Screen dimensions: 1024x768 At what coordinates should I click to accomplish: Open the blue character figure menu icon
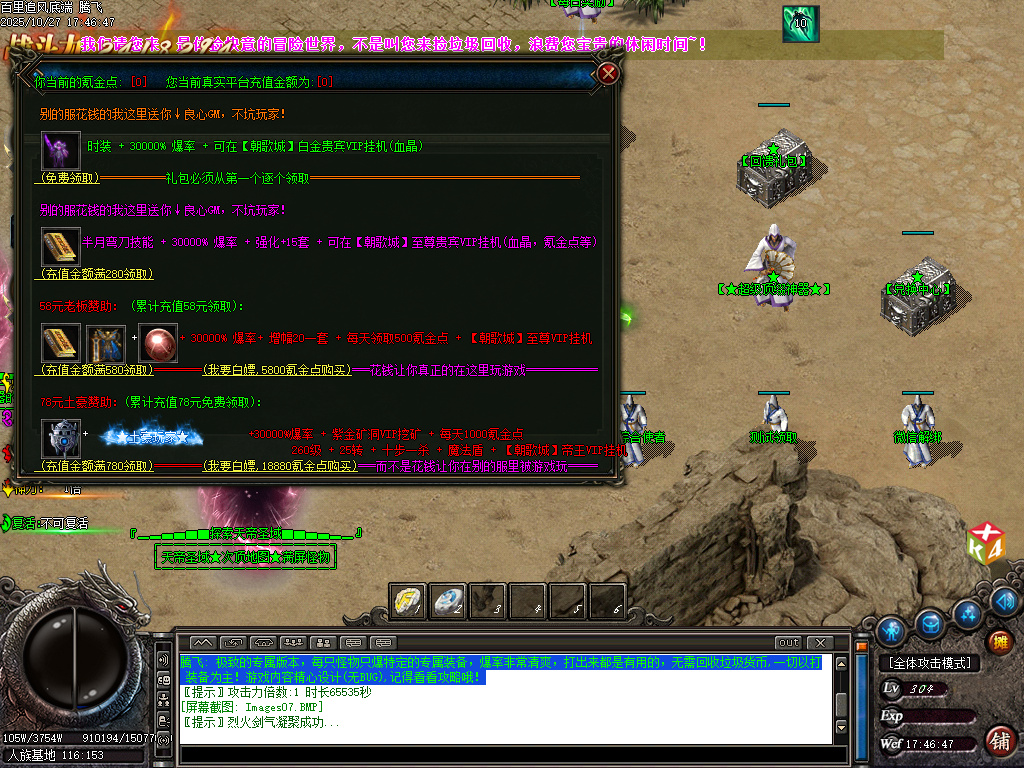[891, 630]
